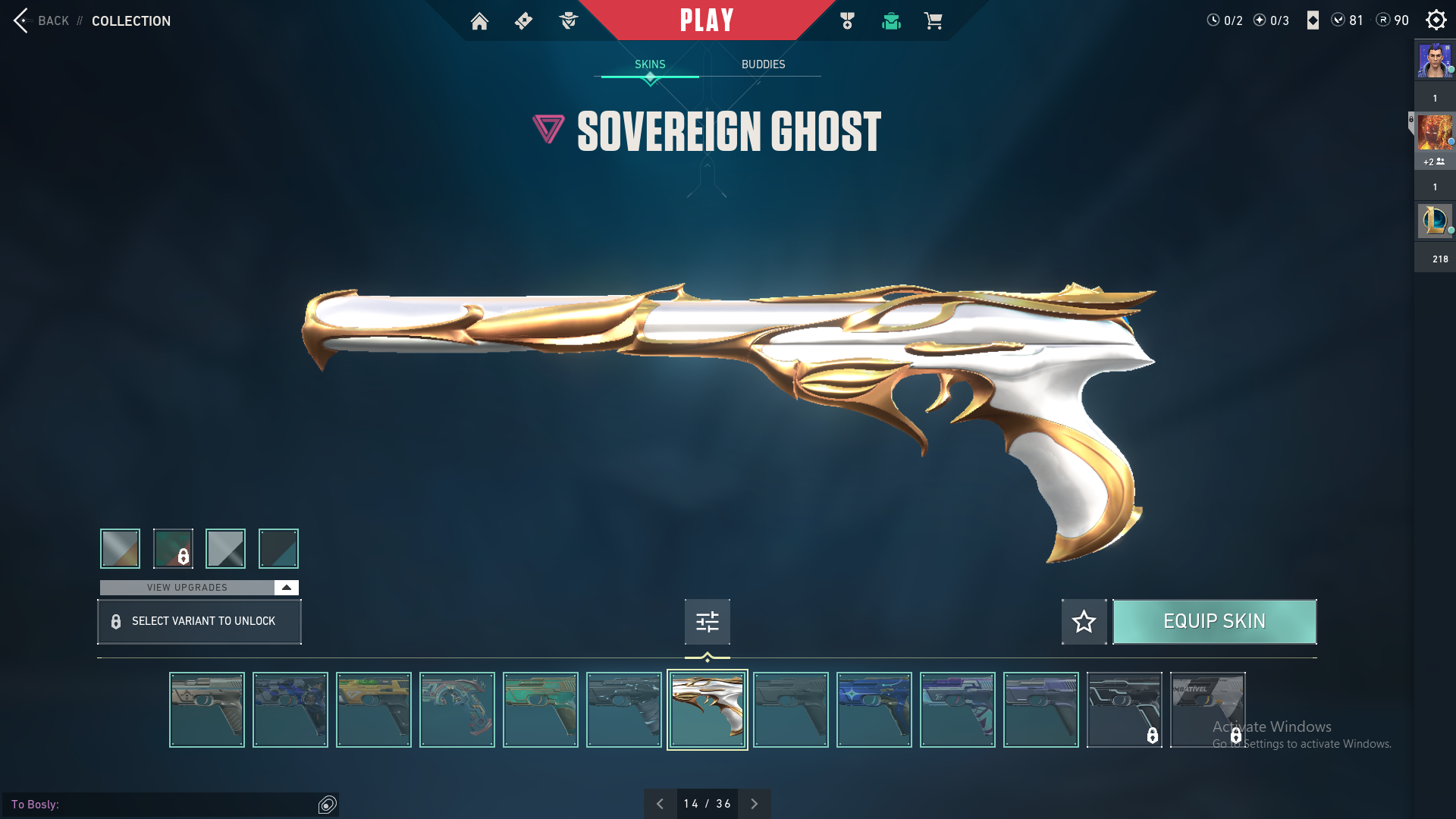Choose the locked green-red variant swatch
This screenshot has width=1456, height=819.
click(x=173, y=548)
